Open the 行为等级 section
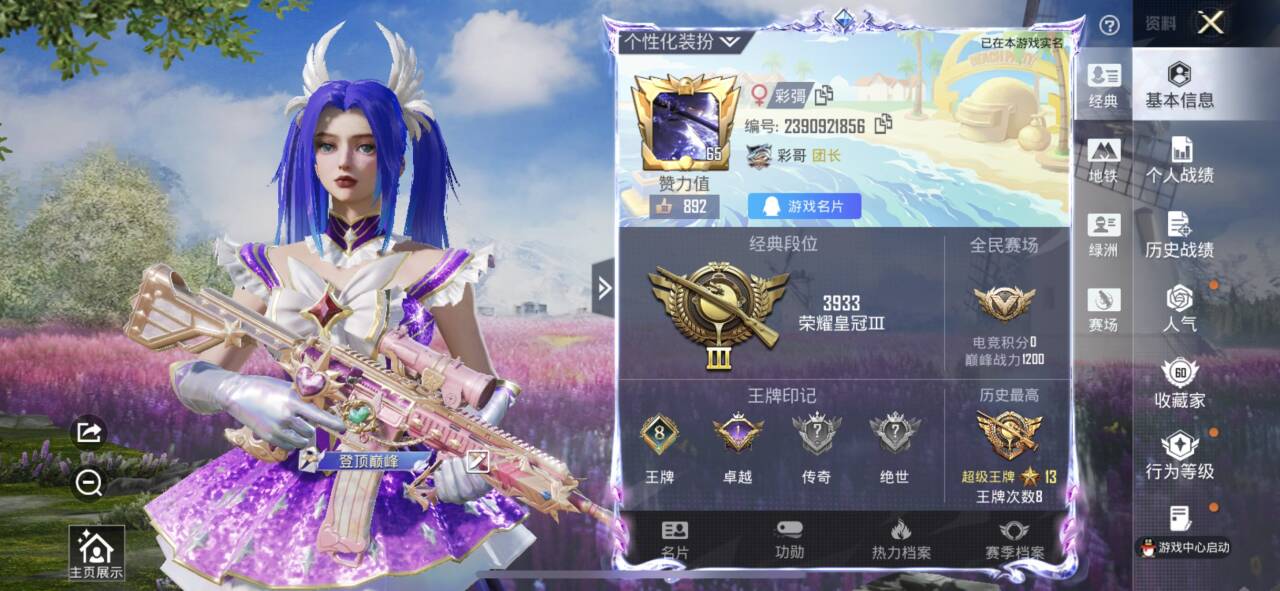Screen dimensions: 1280x591 [x=1180, y=456]
